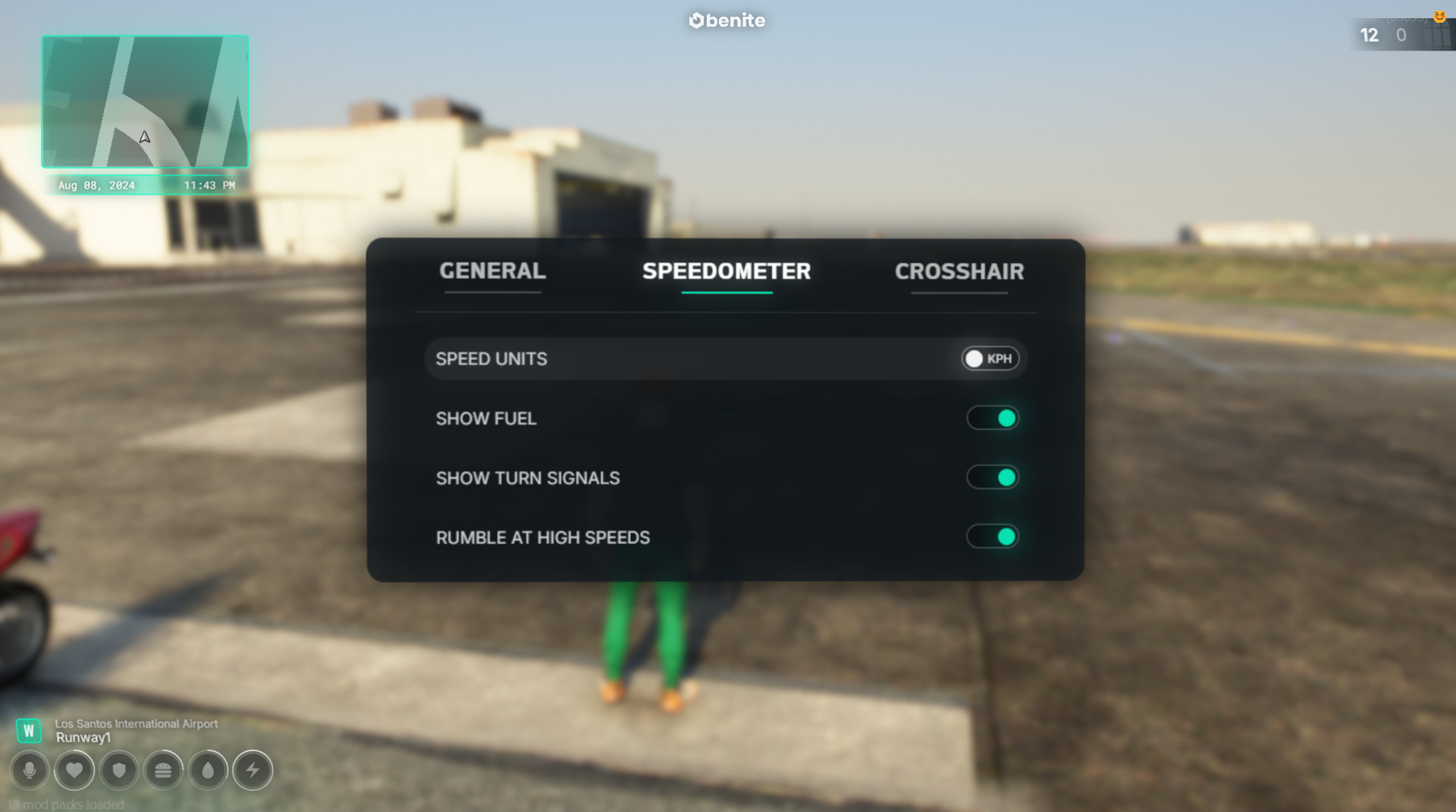Select the heart health status icon
Viewport: 1456px width, 812px height.
[x=75, y=770]
